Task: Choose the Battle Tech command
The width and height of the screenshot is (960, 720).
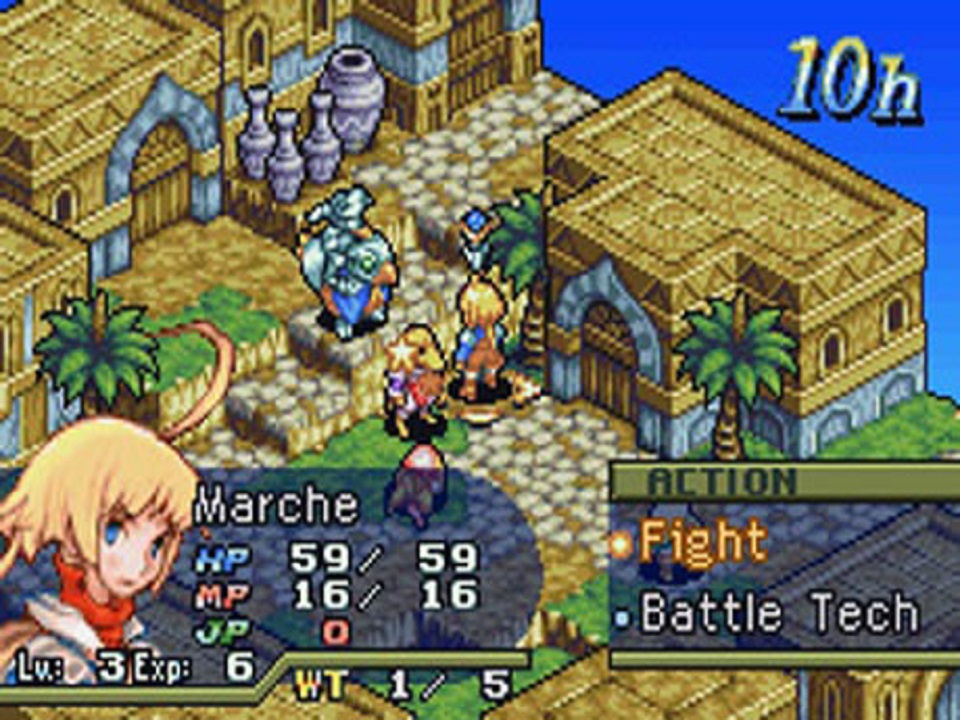Action: point(777,613)
